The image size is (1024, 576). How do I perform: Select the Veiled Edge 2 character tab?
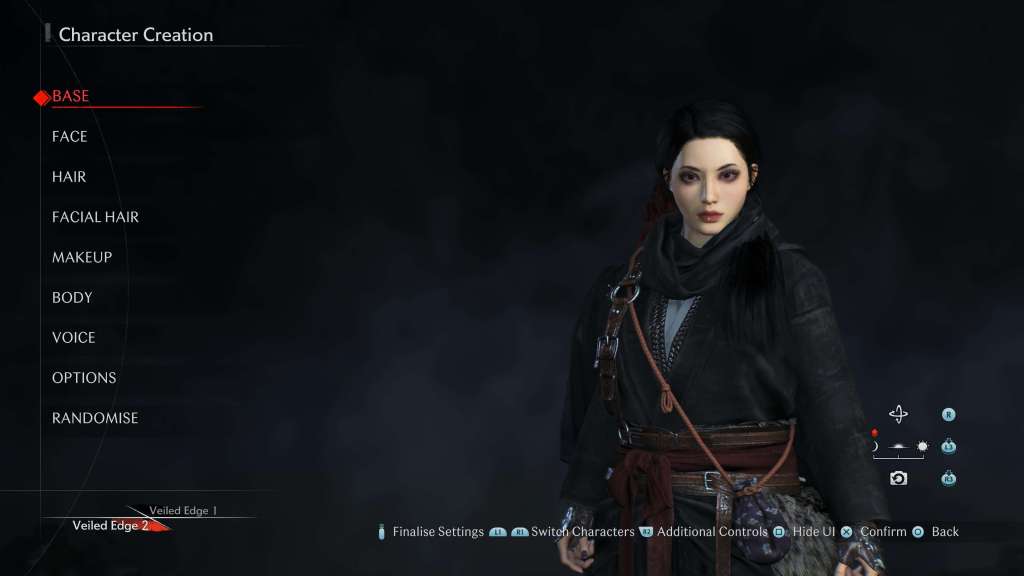(x=110, y=526)
